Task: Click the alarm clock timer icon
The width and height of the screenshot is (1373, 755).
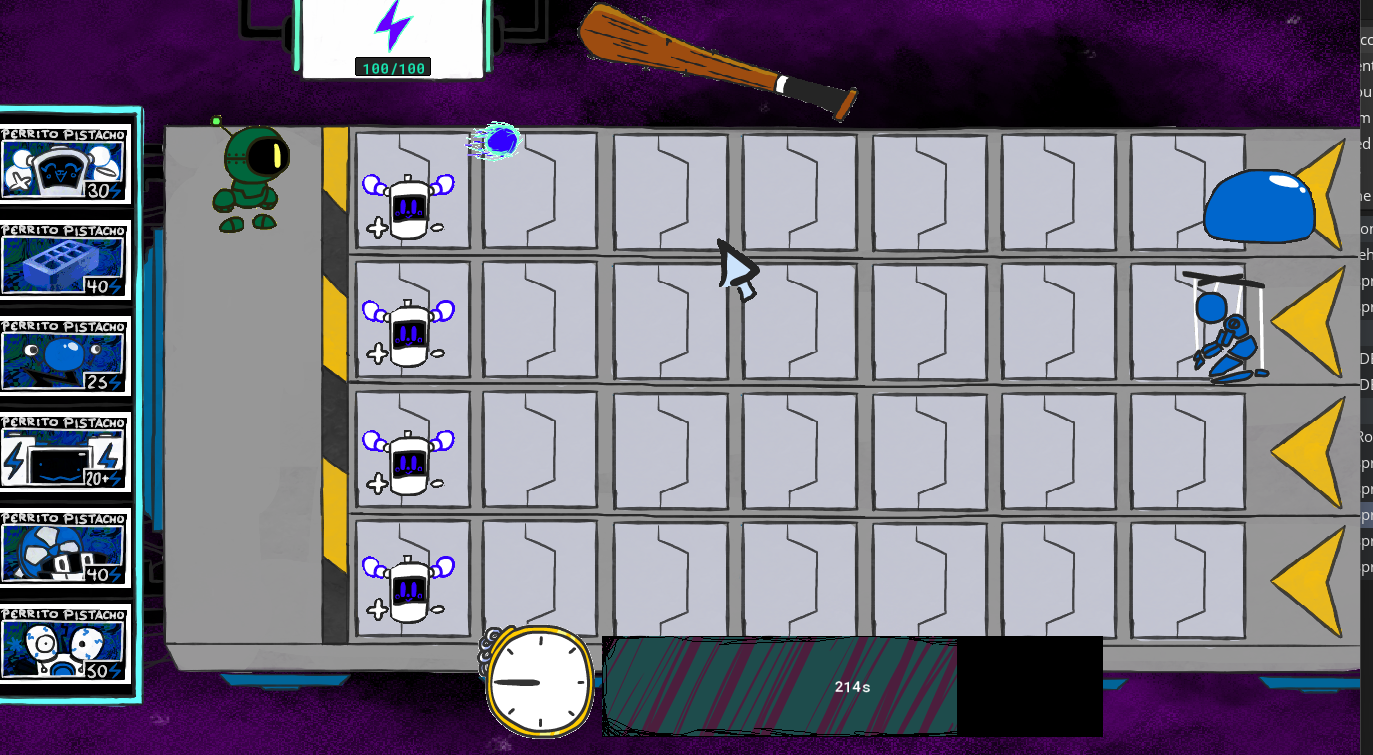Action: pyautogui.click(x=540, y=682)
